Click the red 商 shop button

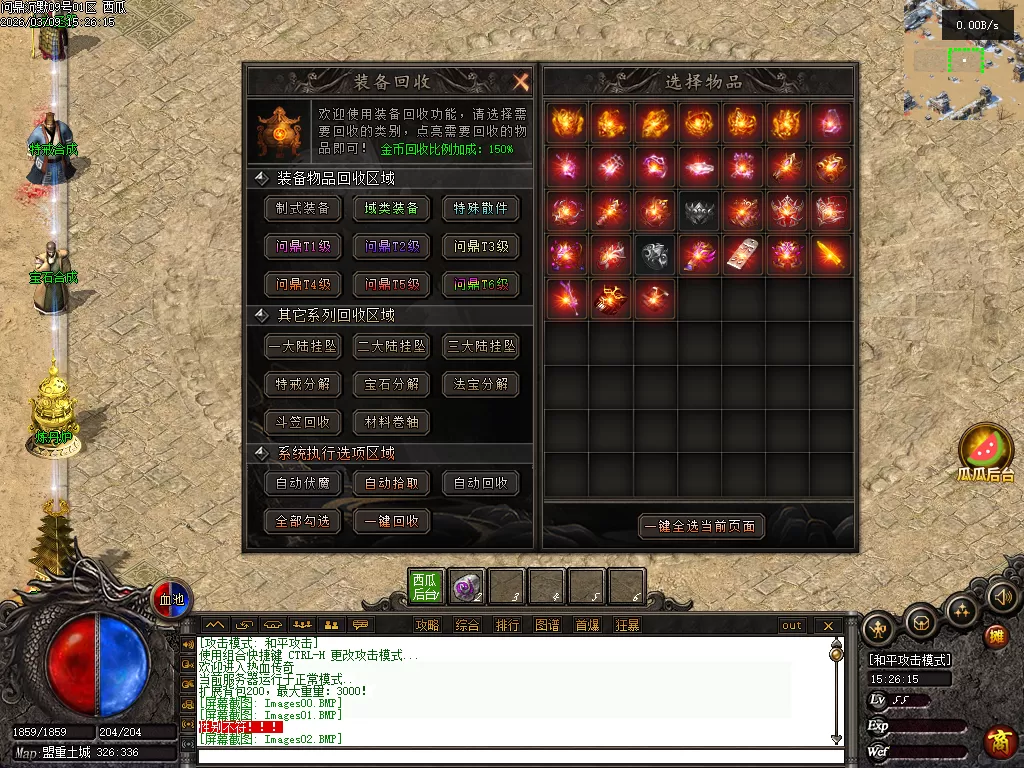[998, 742]
